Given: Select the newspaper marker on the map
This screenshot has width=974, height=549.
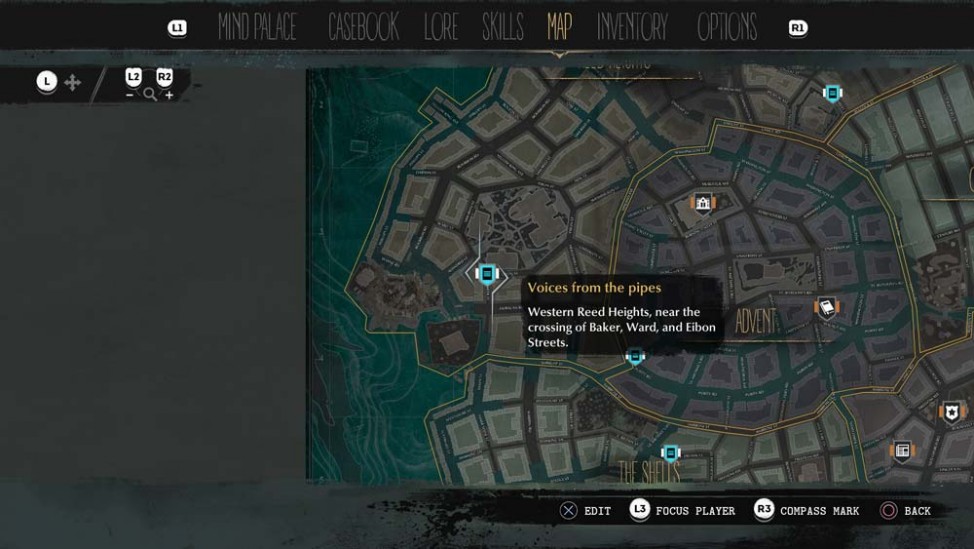Looking at the screenshot, I should (902, 451).
